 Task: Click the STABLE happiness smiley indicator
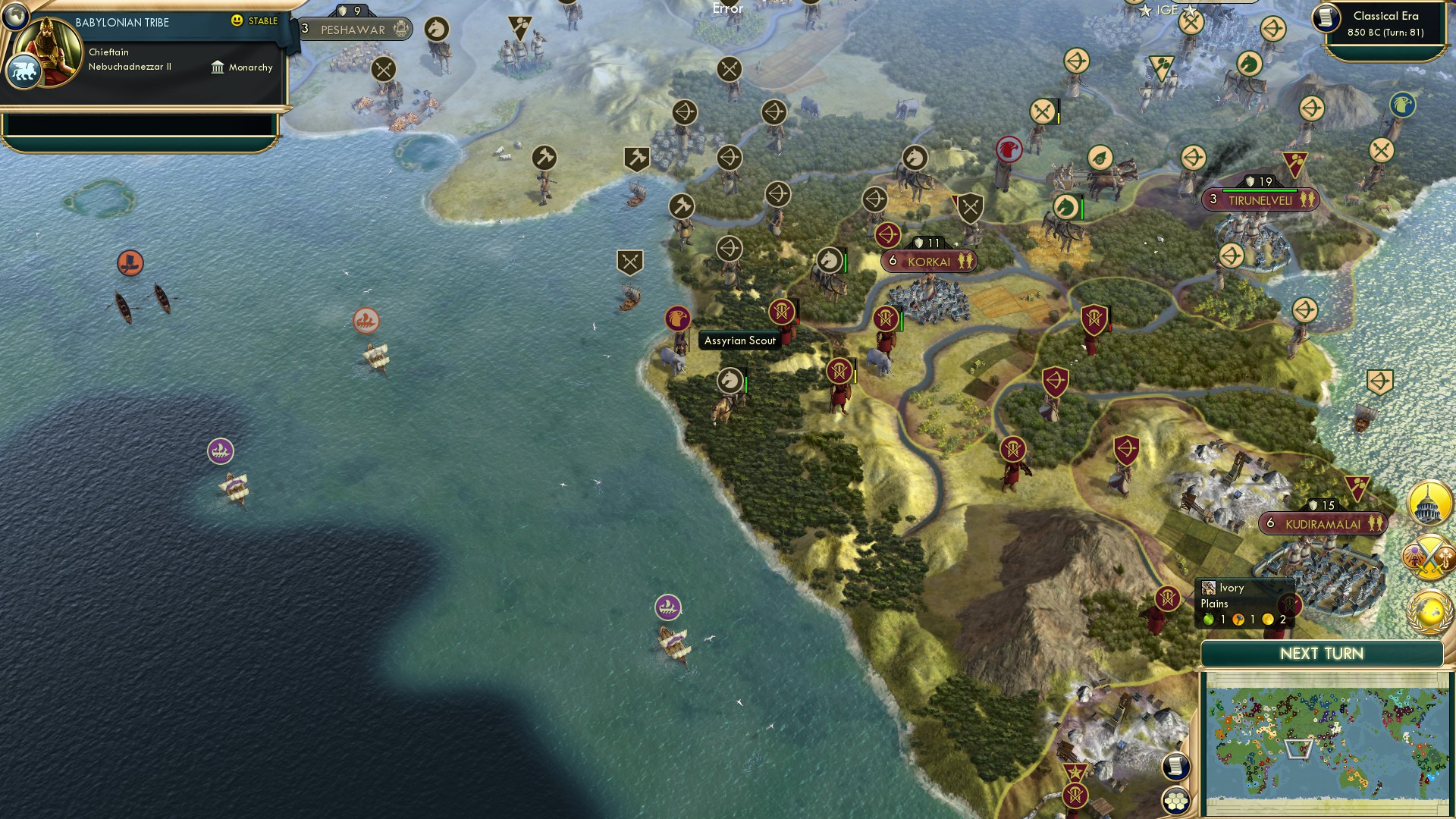[238, 22]
